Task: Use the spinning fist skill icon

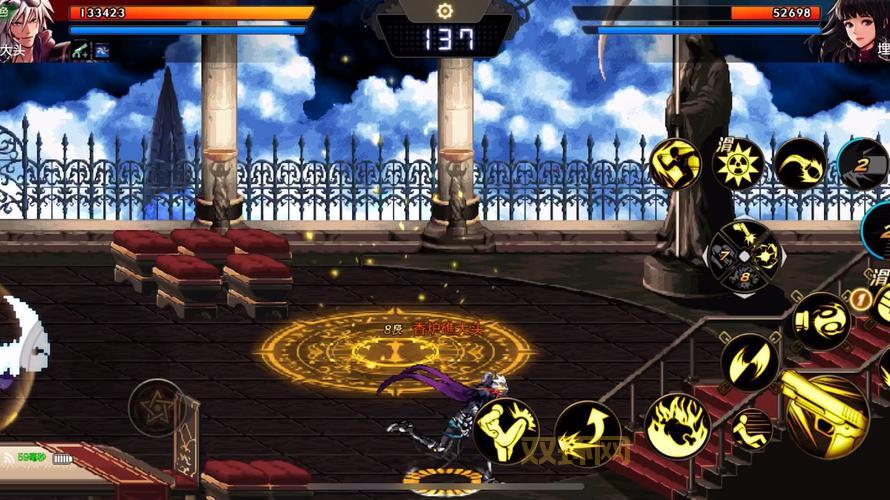Action: pos(675,164)
